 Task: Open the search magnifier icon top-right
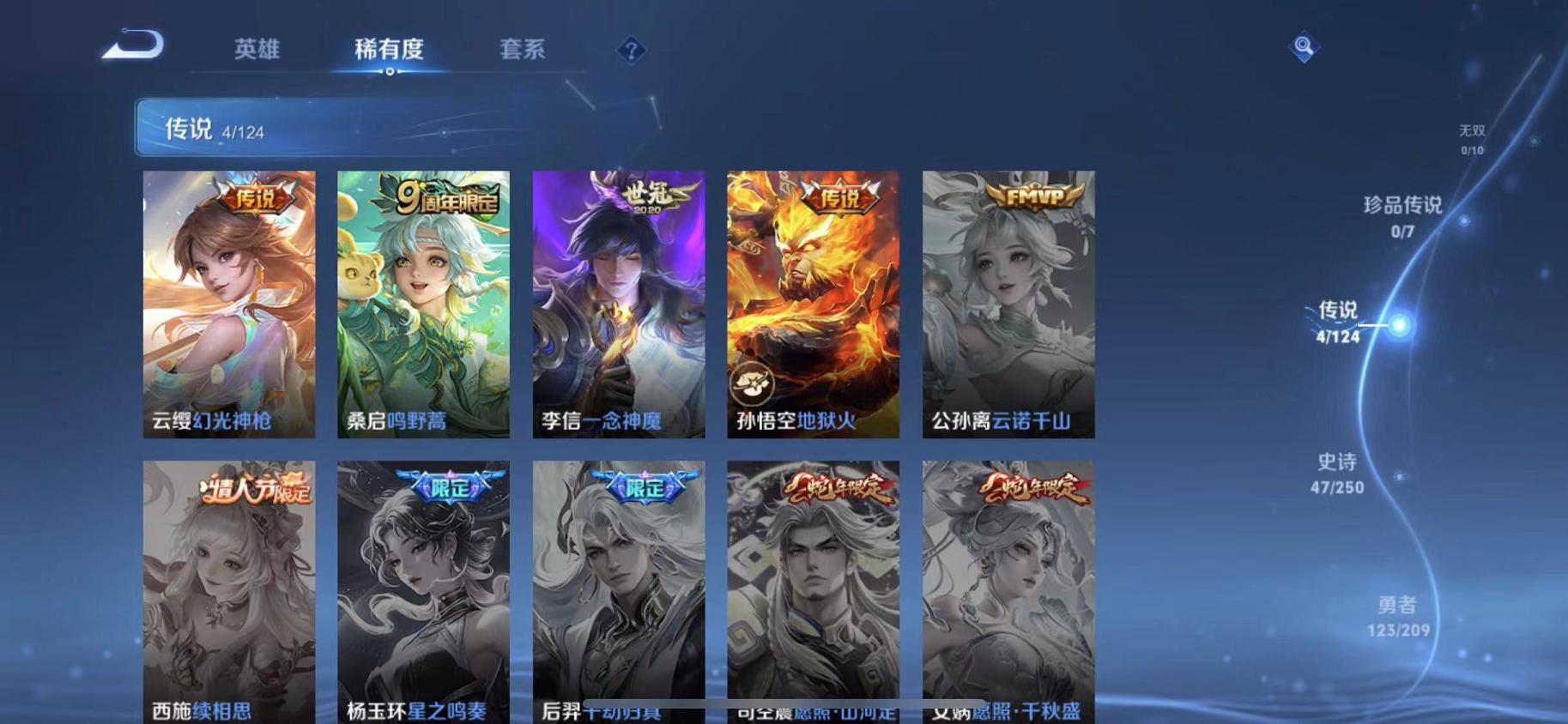coord(1304,45)
